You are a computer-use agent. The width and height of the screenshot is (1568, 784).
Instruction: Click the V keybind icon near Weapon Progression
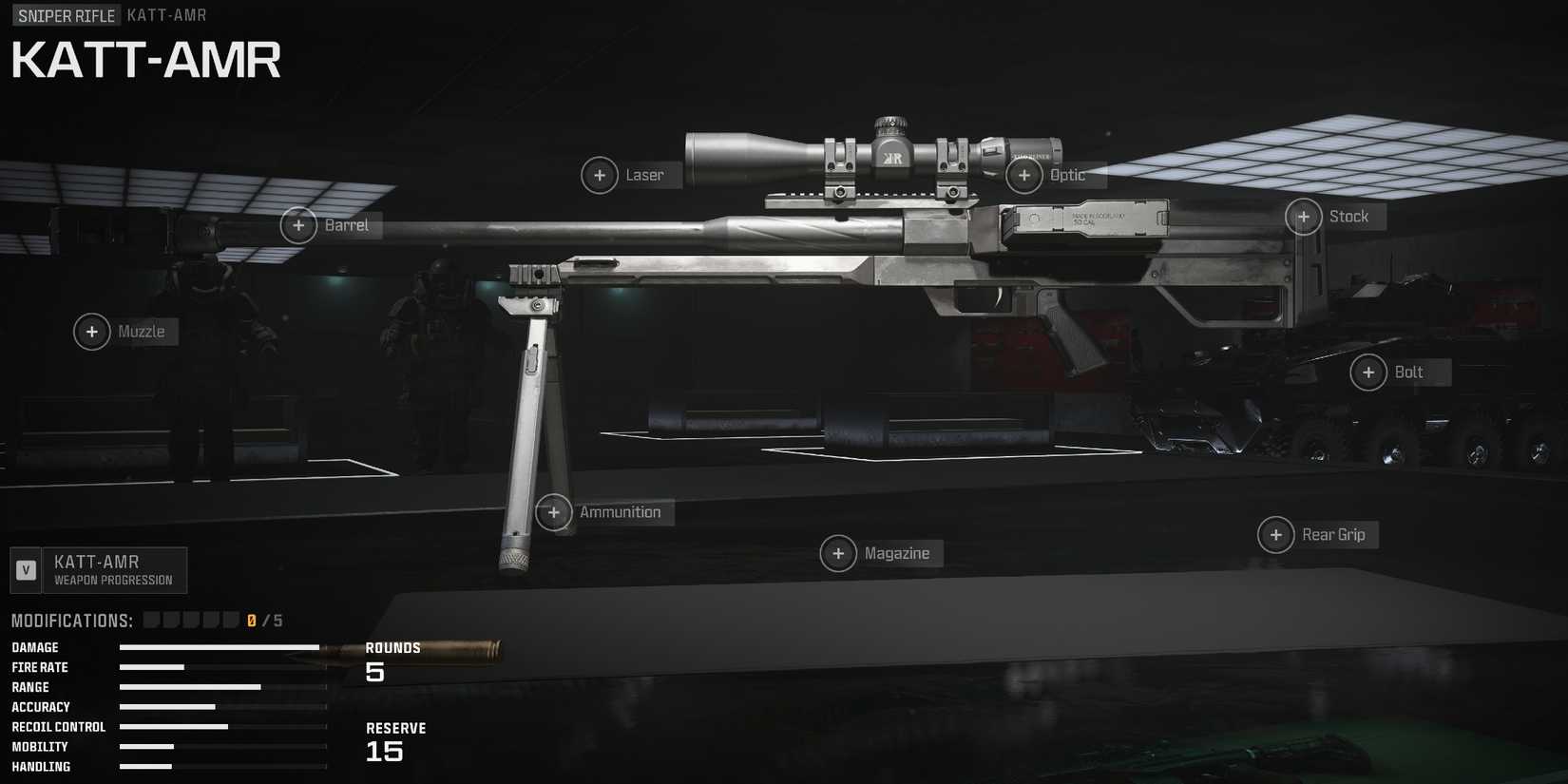point(24,570)
